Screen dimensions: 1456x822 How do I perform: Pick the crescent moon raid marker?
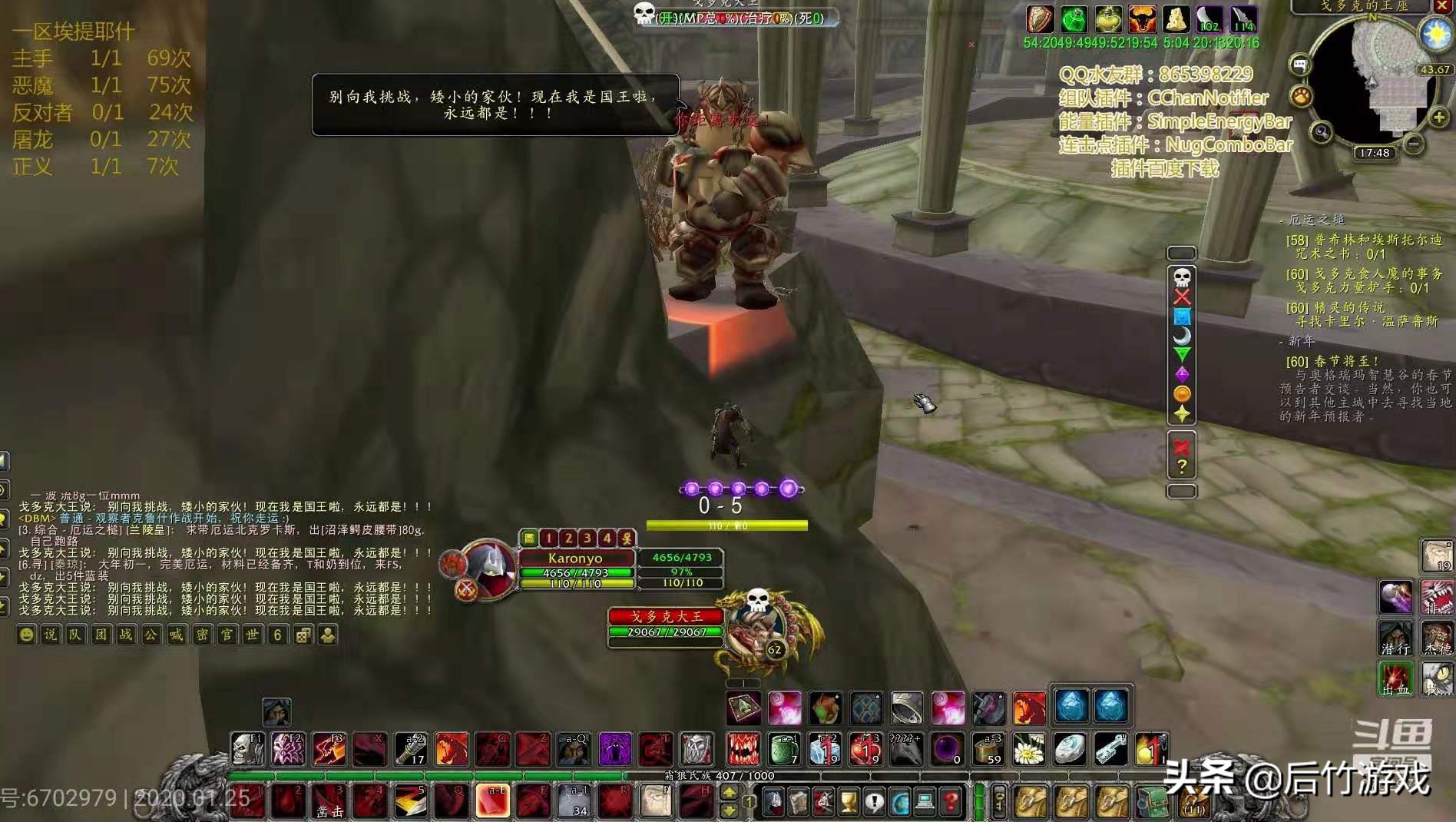click(x=1182, y=336)
